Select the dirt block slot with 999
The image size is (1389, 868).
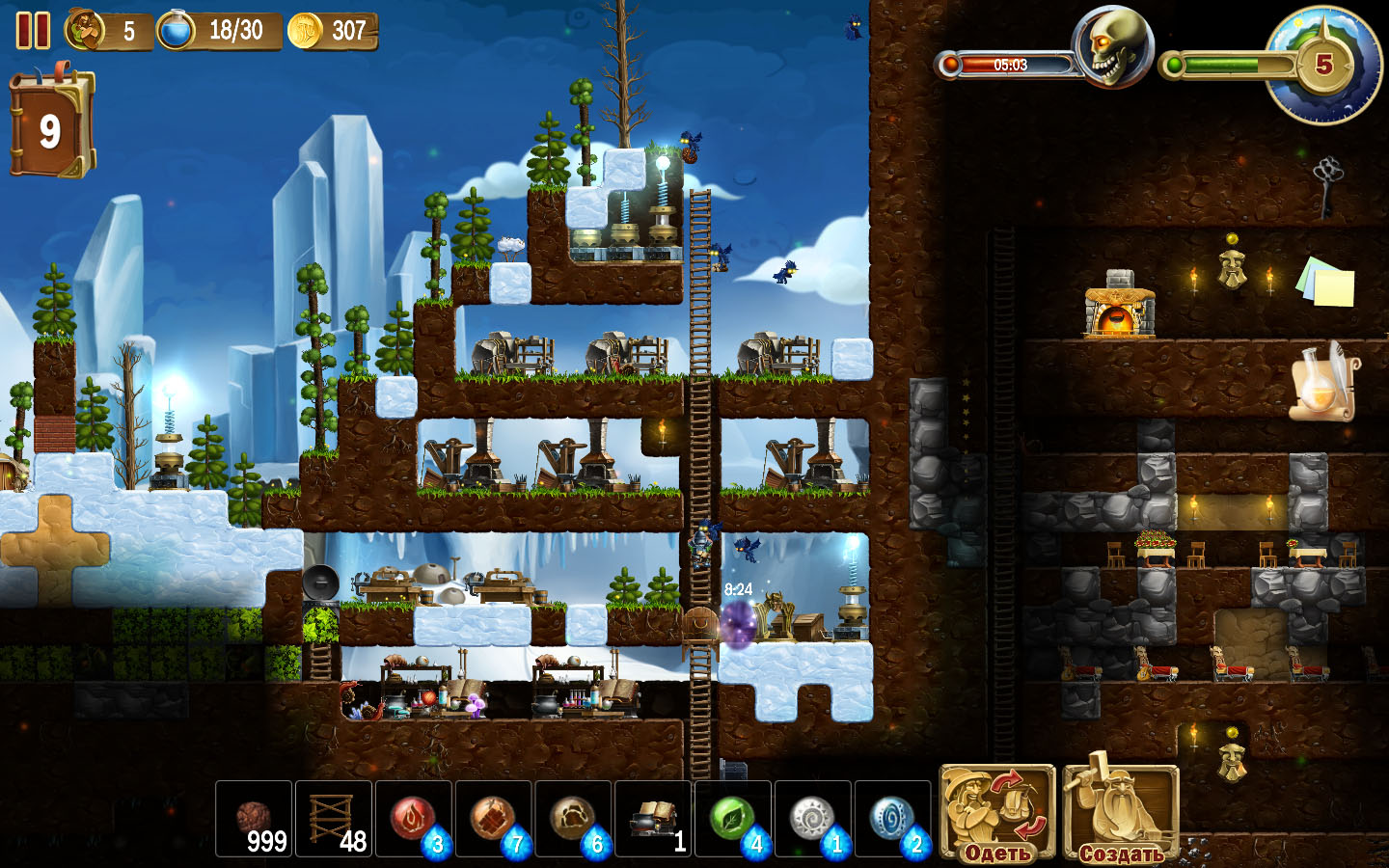click(254, 819)
